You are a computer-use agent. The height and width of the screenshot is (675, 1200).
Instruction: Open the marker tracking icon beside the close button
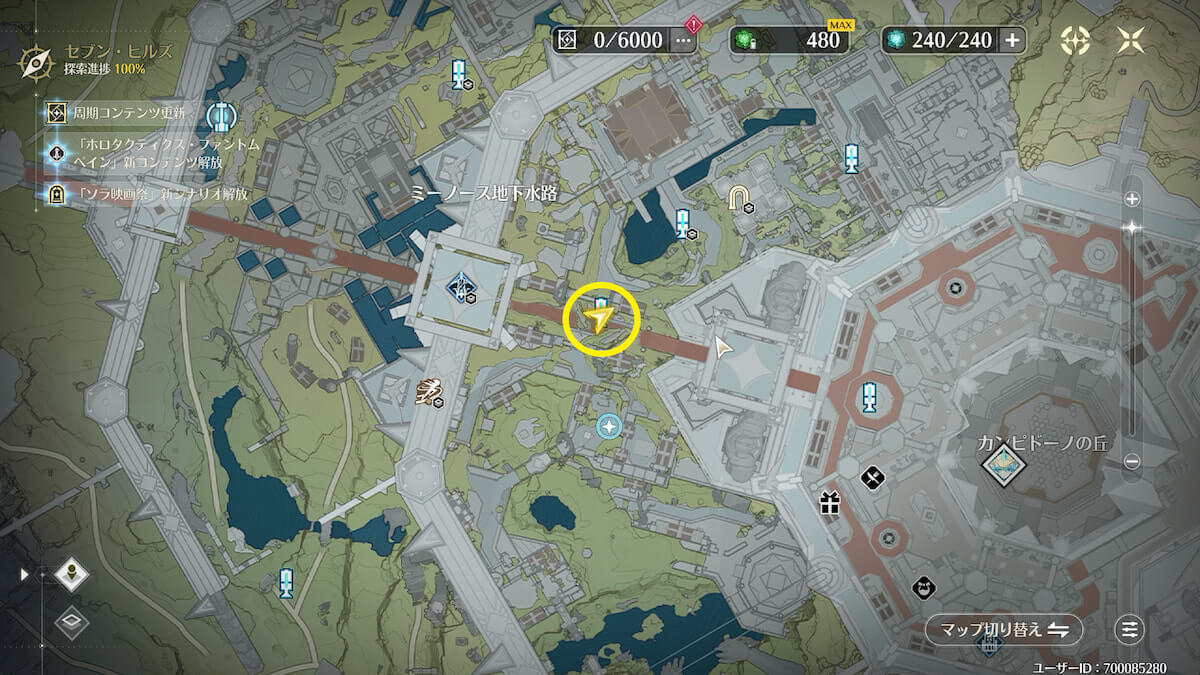point(1076,40)
